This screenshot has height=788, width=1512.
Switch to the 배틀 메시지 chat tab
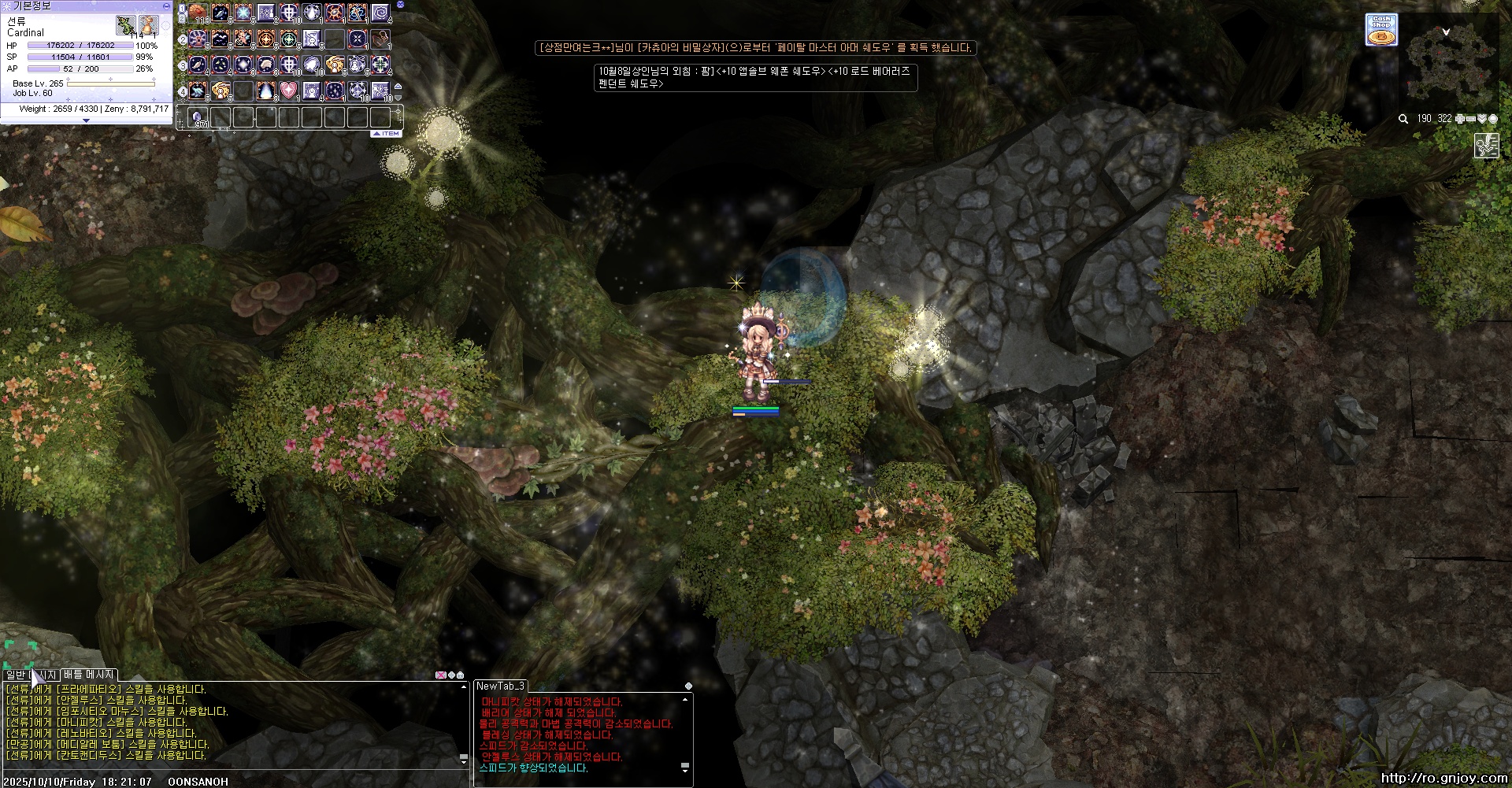[89, 675]
